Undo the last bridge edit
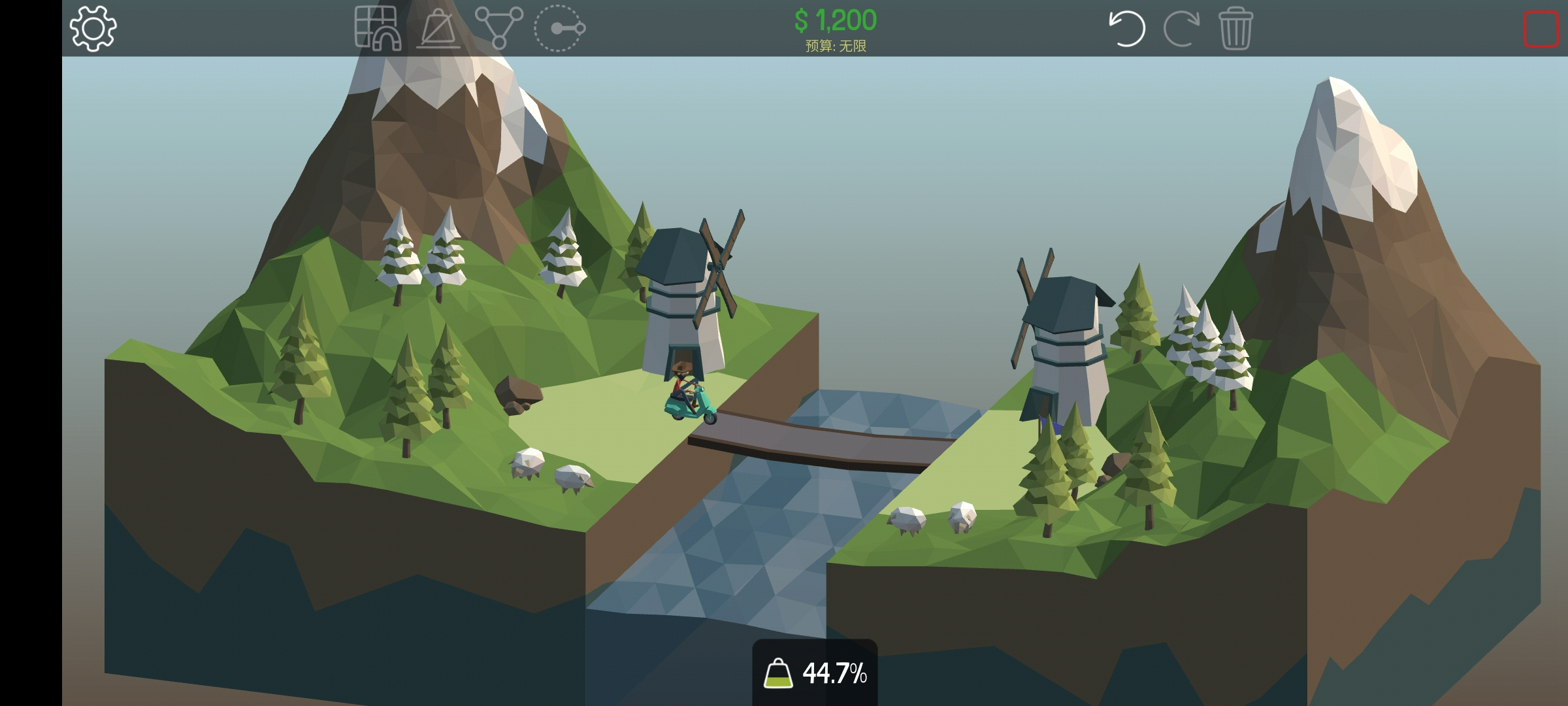The image size is (1568, 706). tap(1127, 28)
